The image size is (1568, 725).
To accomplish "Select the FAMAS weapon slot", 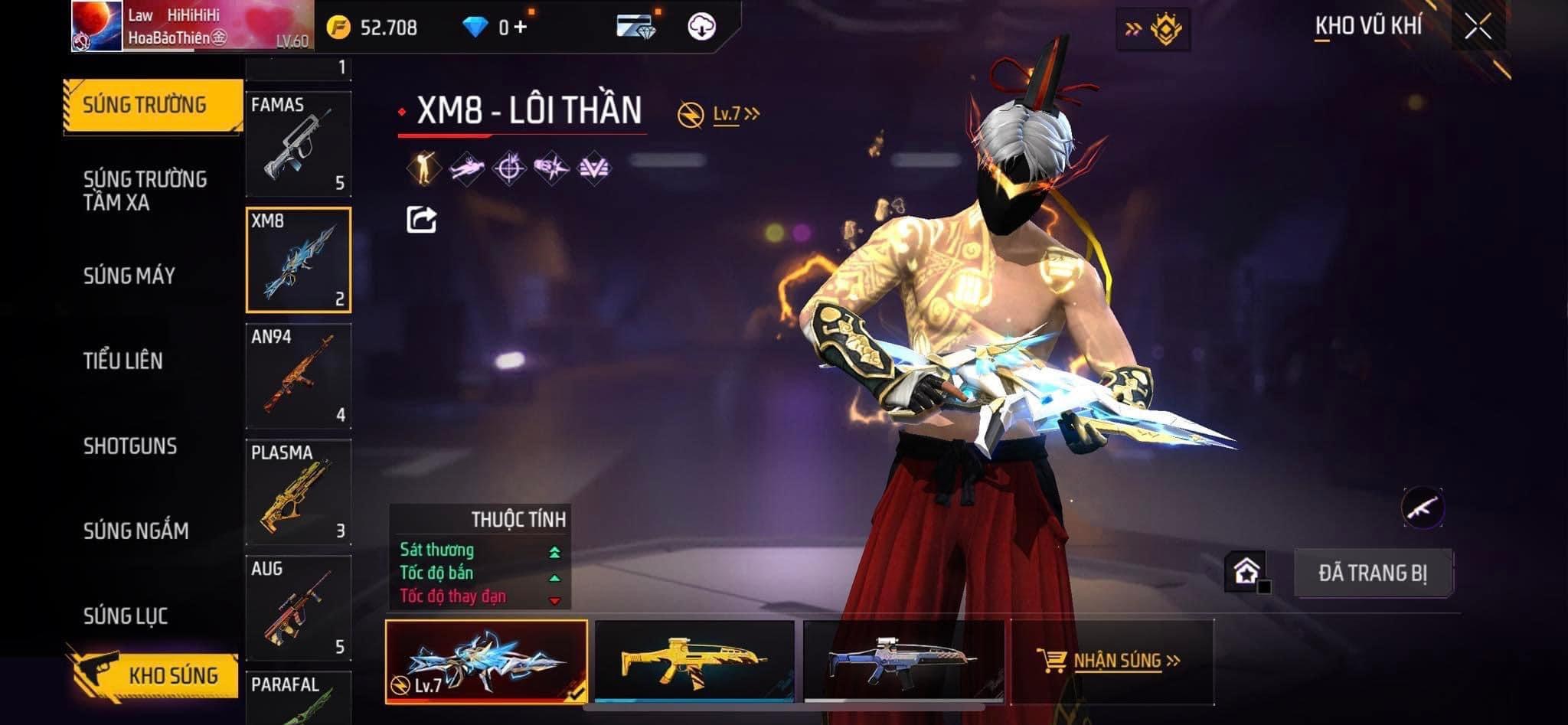I will point(299,144).
